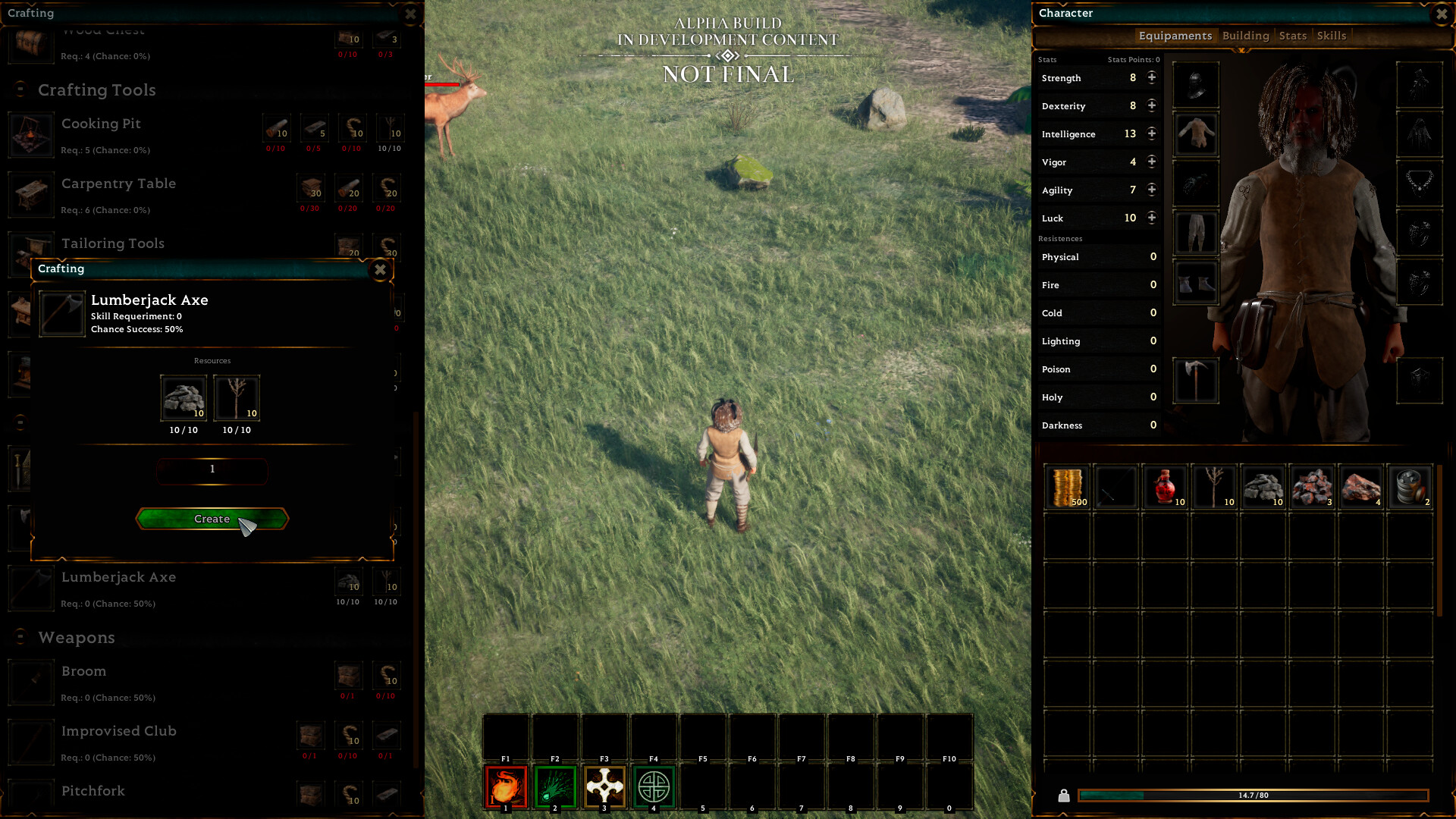
Task: Select the iron ore chunk in inventory
Action: 1311,486
